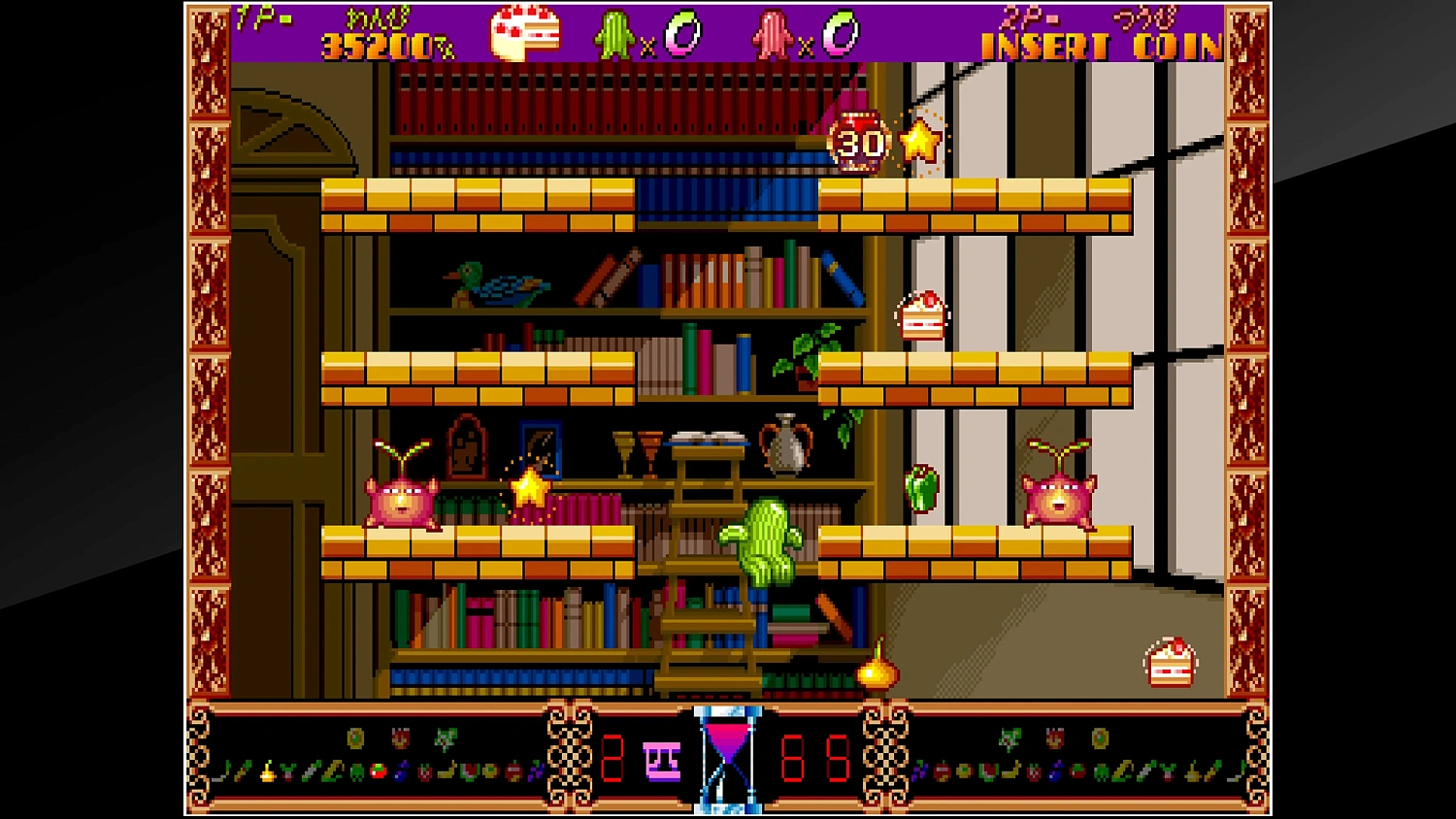
Task: Click the green cactus hero on the ladder
Action: click(765, 541)
